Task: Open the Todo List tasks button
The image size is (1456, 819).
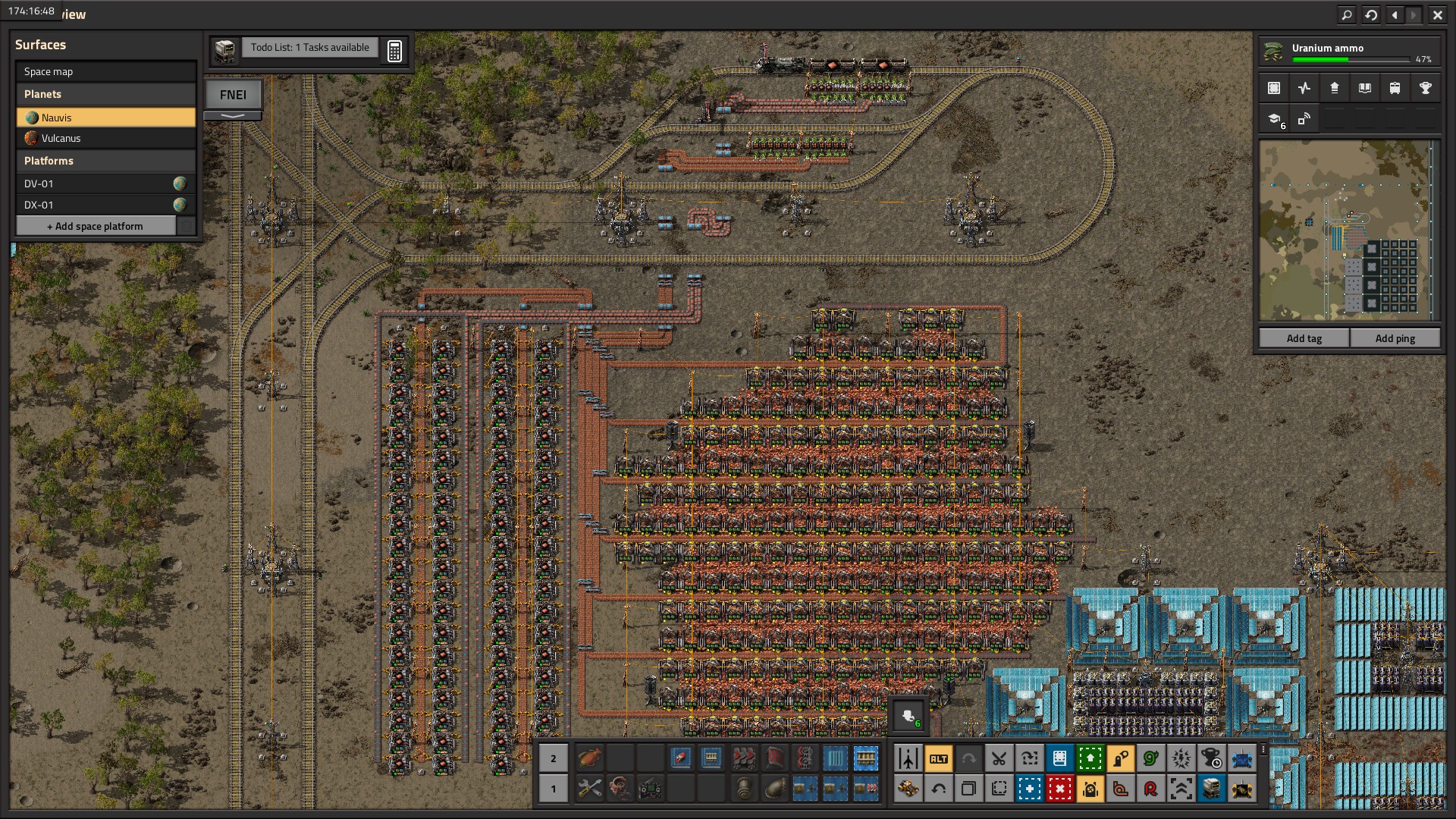Action: [309, 48]
